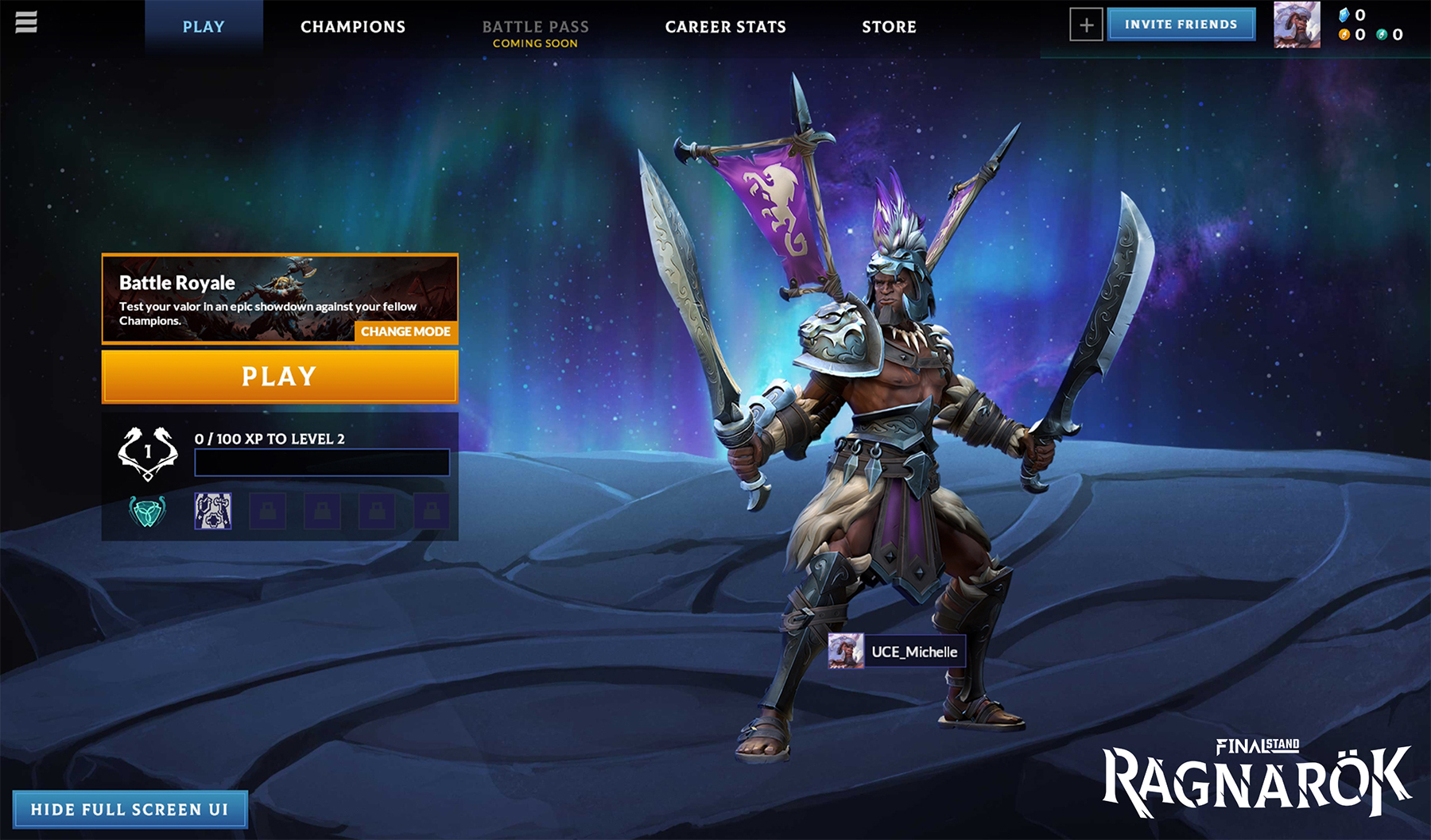Select the unlocked level 2 reward icon
The width and height of the screenshot is (1431, 840).
click(x=211, y=513)
